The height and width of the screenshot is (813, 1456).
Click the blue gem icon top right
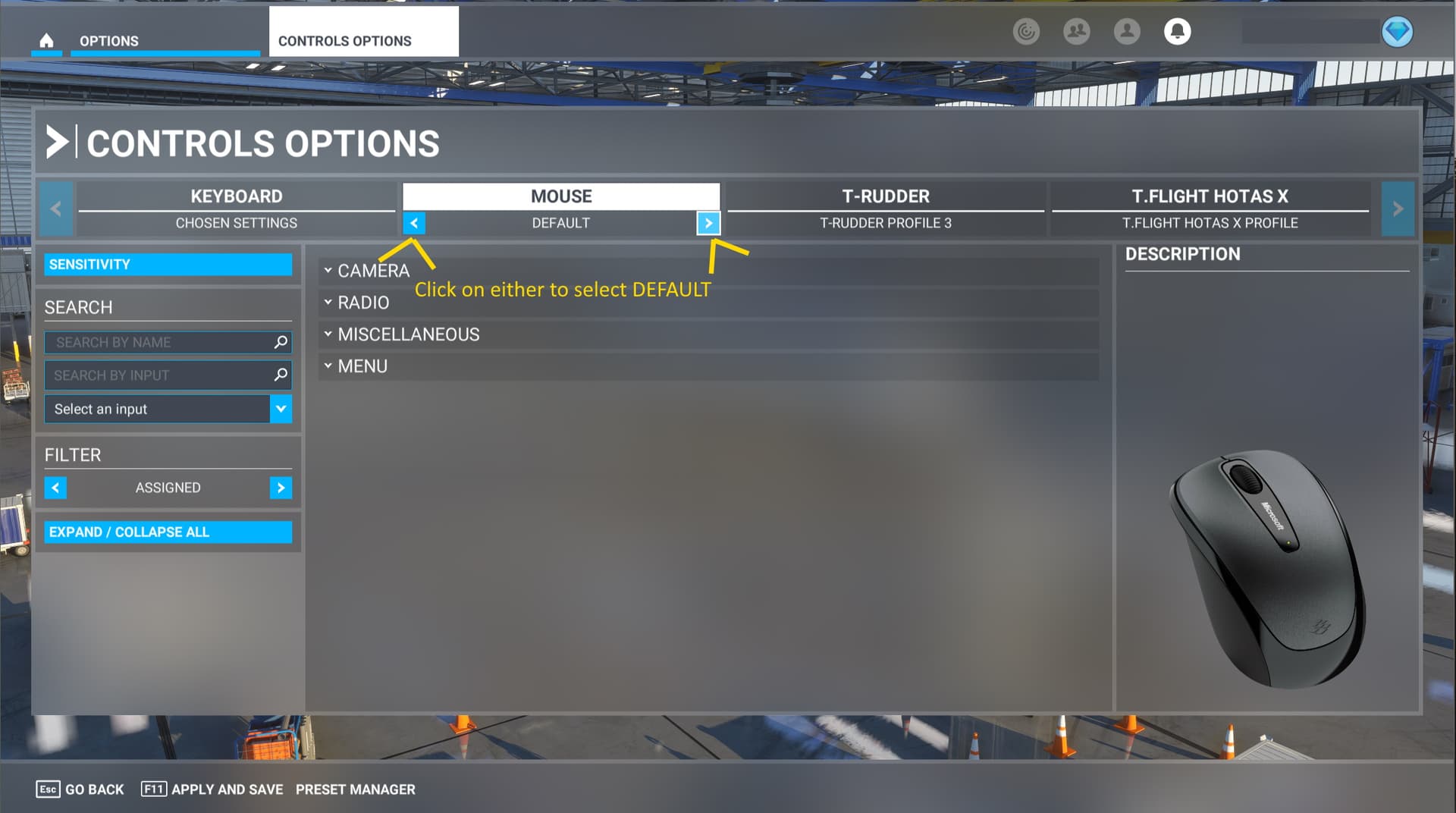click(x=1398, y=32)
